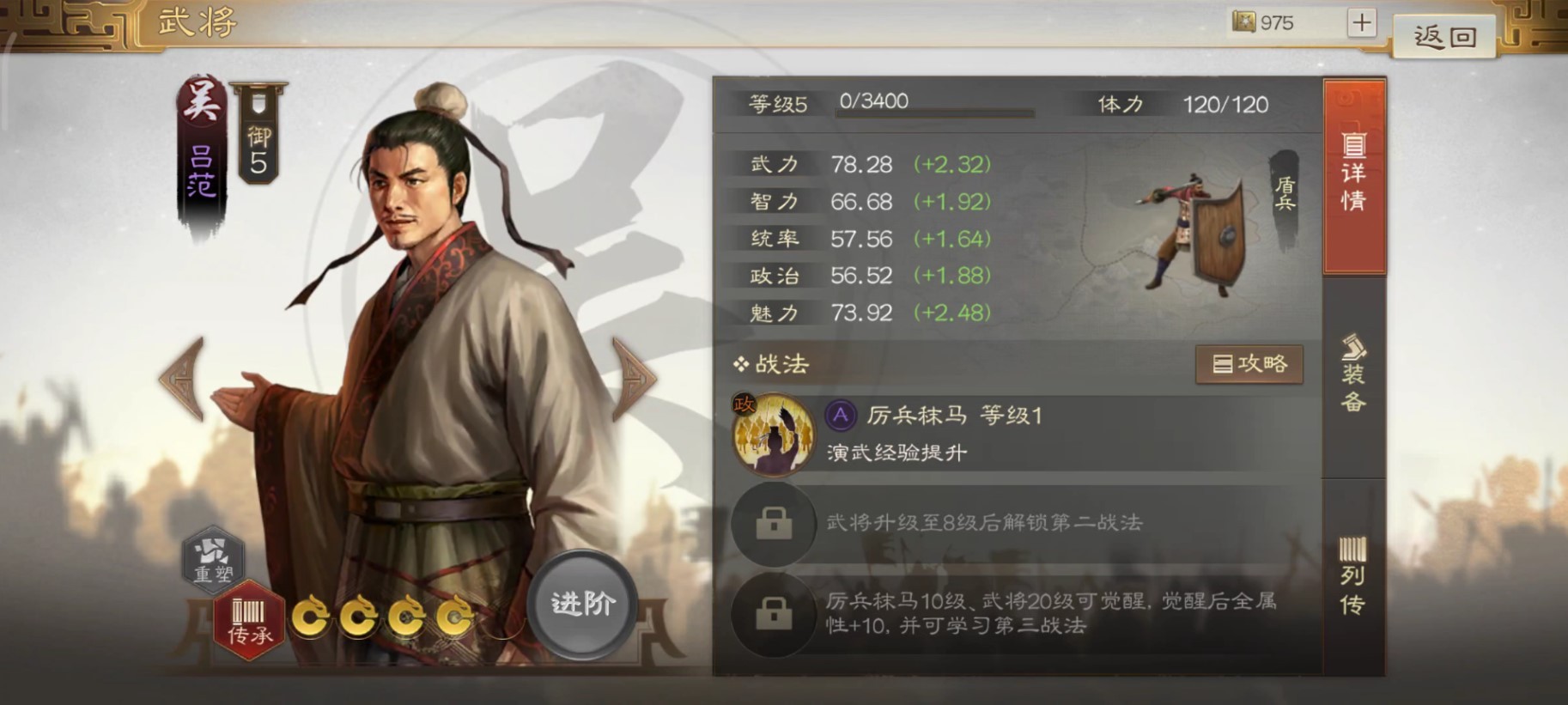Open the 攻略 strategy guide
This screenshot has height=705, width=1568.
[x=1249, y=363]
